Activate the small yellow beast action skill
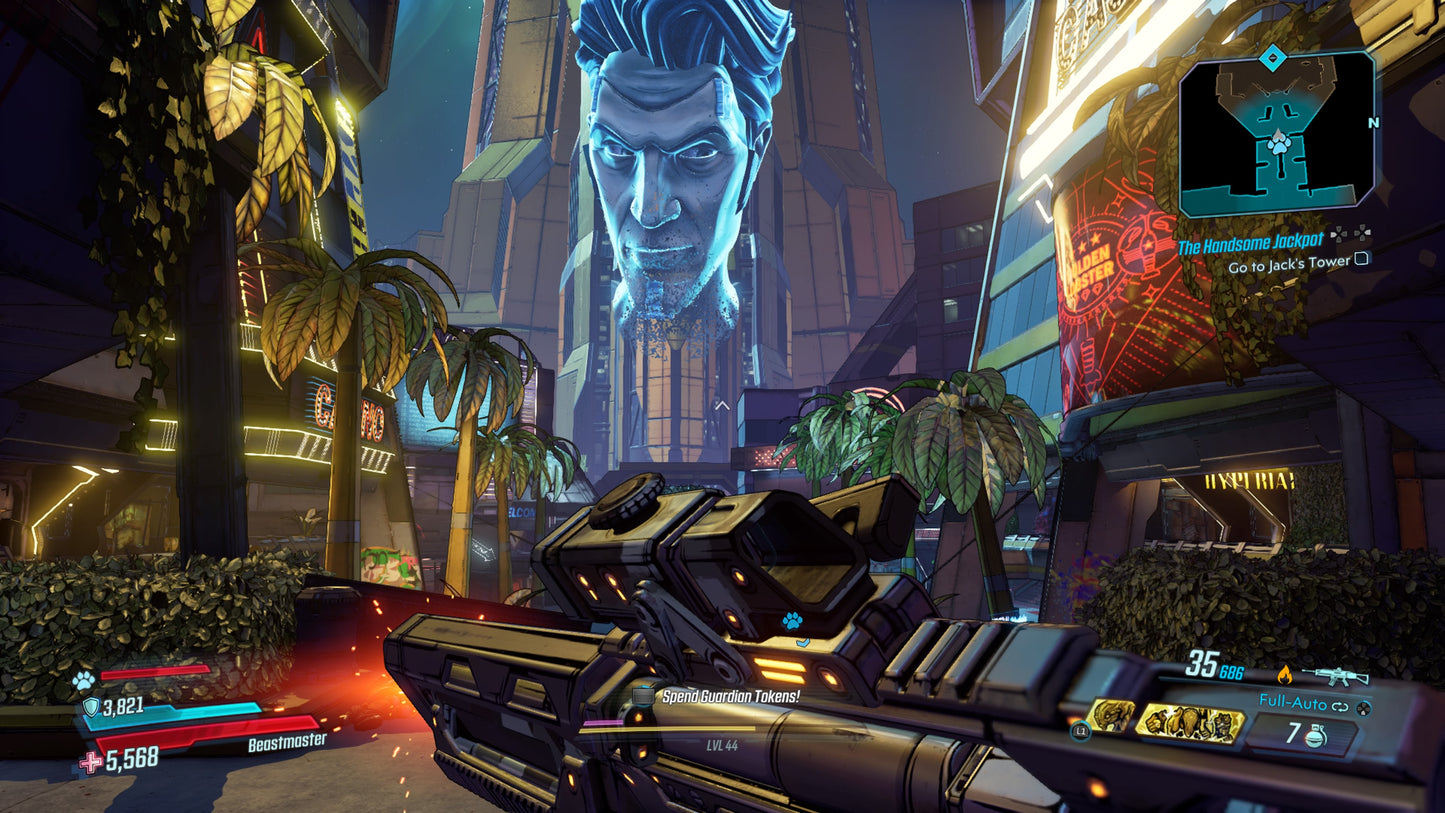This screenshot has height=813, width=1445. [1111, 715]
